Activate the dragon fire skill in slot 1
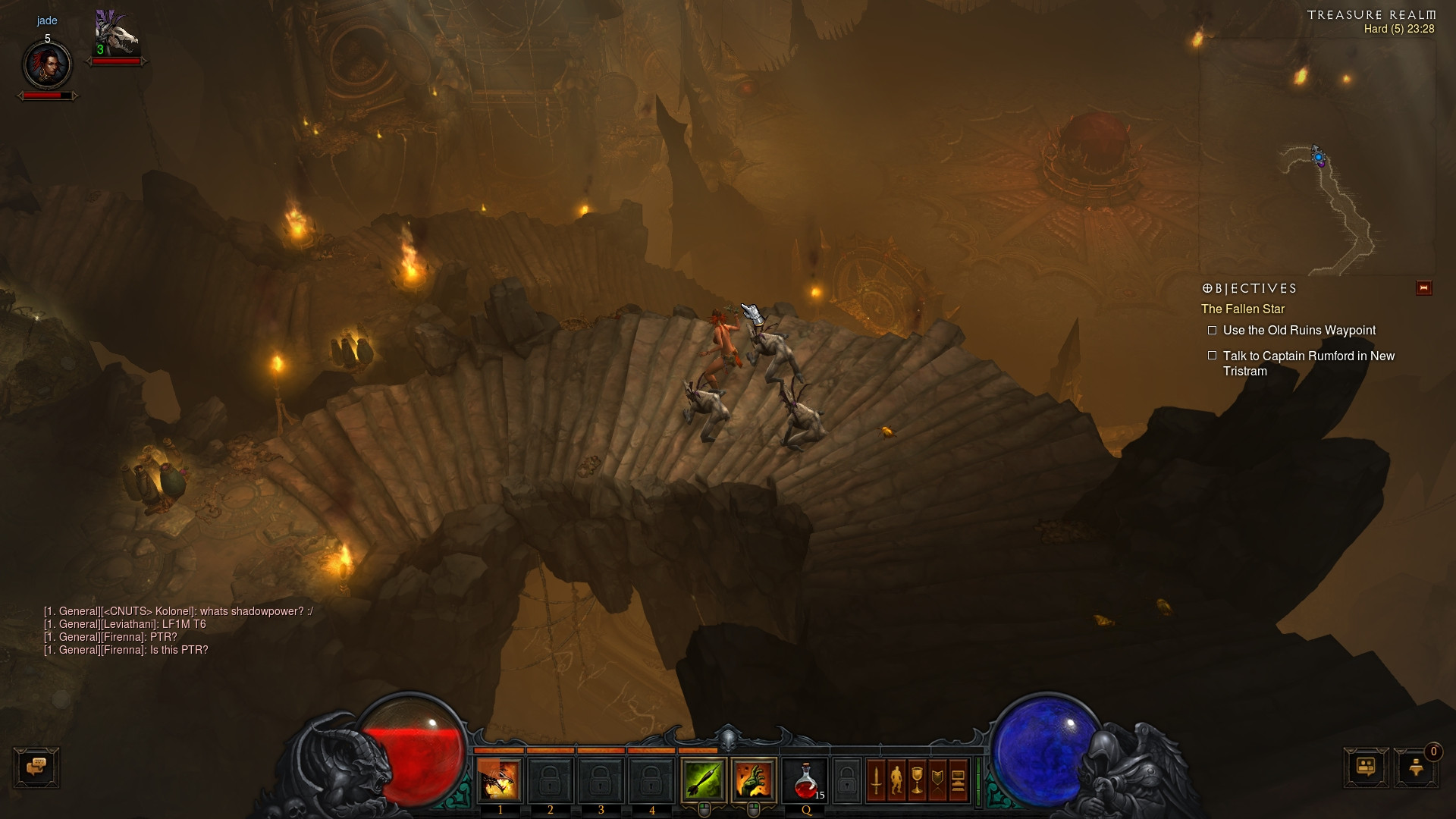This screenshot has height=819, width=1456. (x=499, y=780)
